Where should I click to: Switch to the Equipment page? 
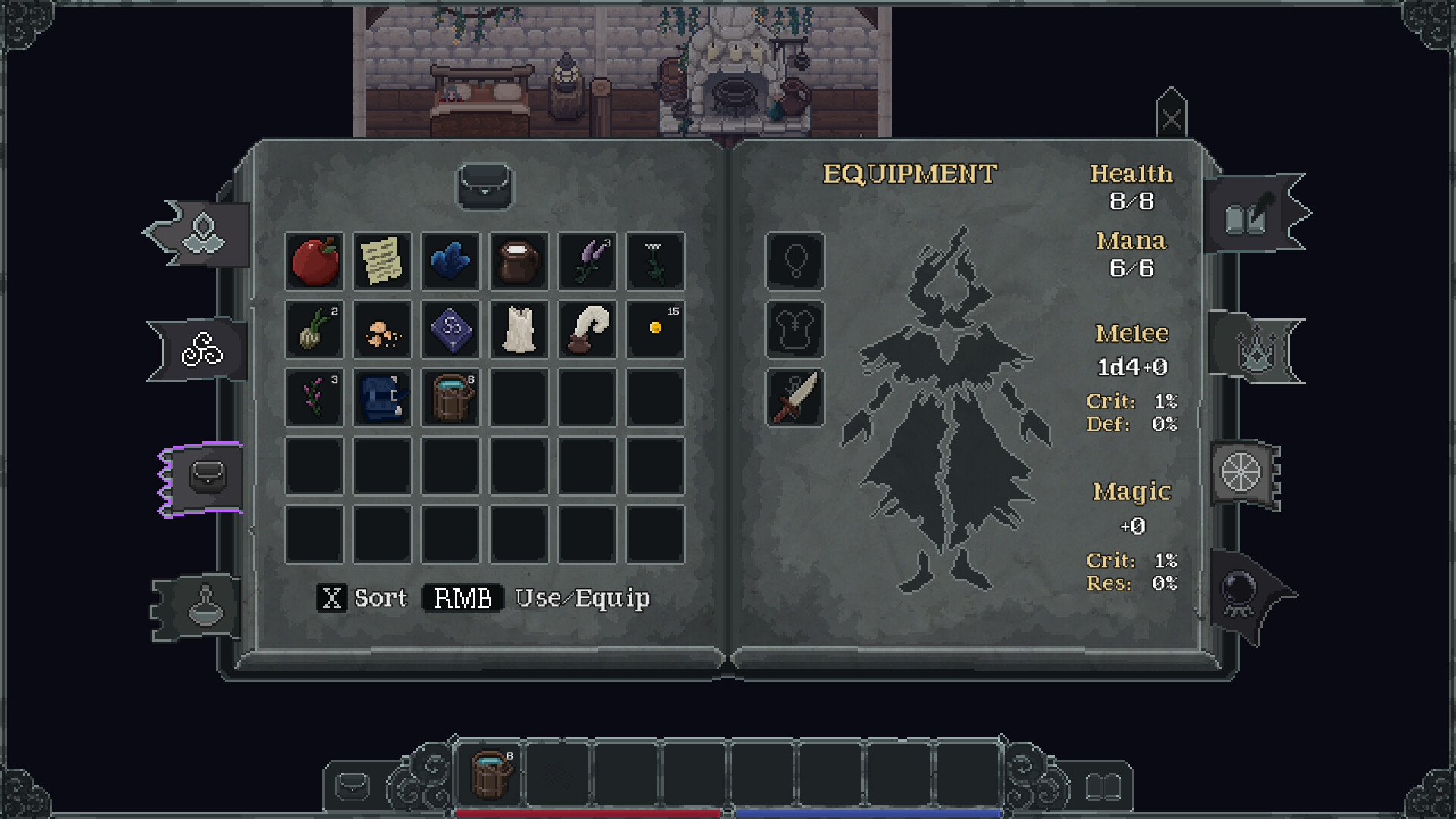pyautogui.click(x=909, y=172)
